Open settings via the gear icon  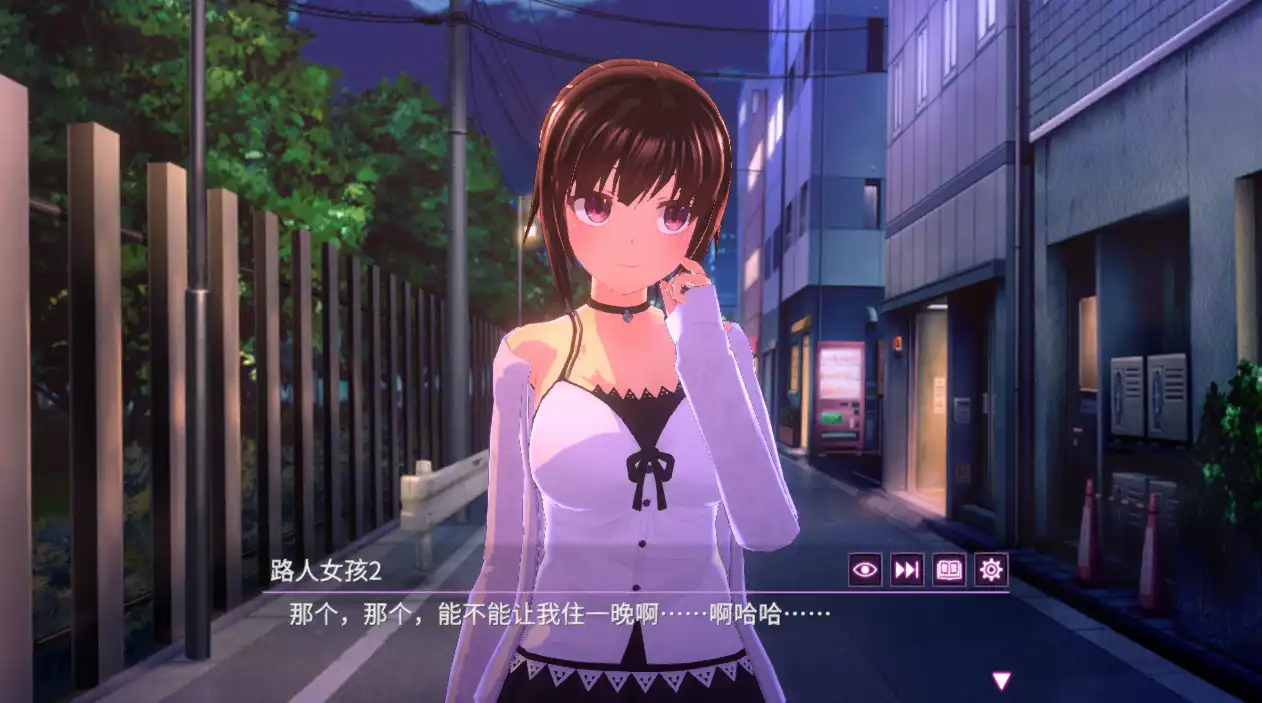(991, 570)
